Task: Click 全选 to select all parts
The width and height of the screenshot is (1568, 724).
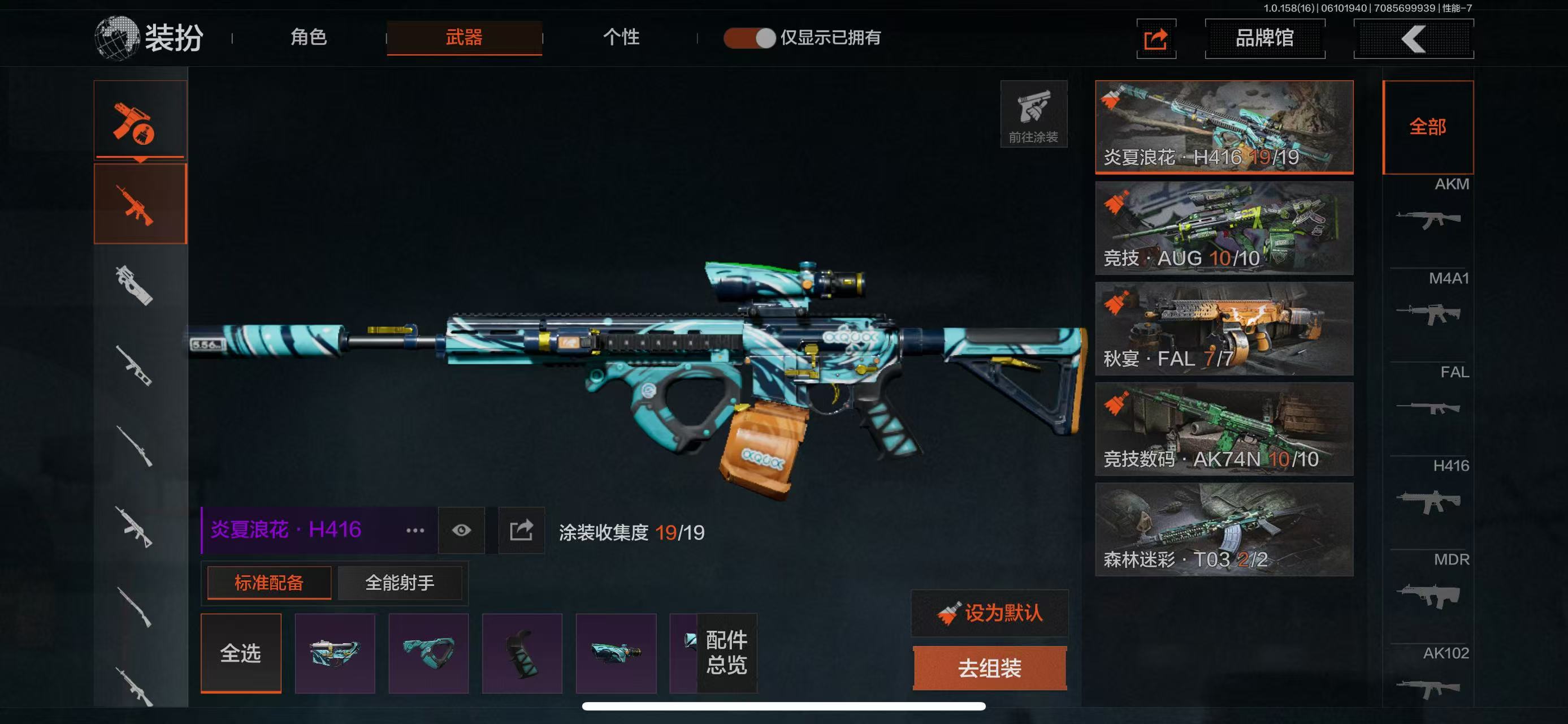Action: (240, 653)
